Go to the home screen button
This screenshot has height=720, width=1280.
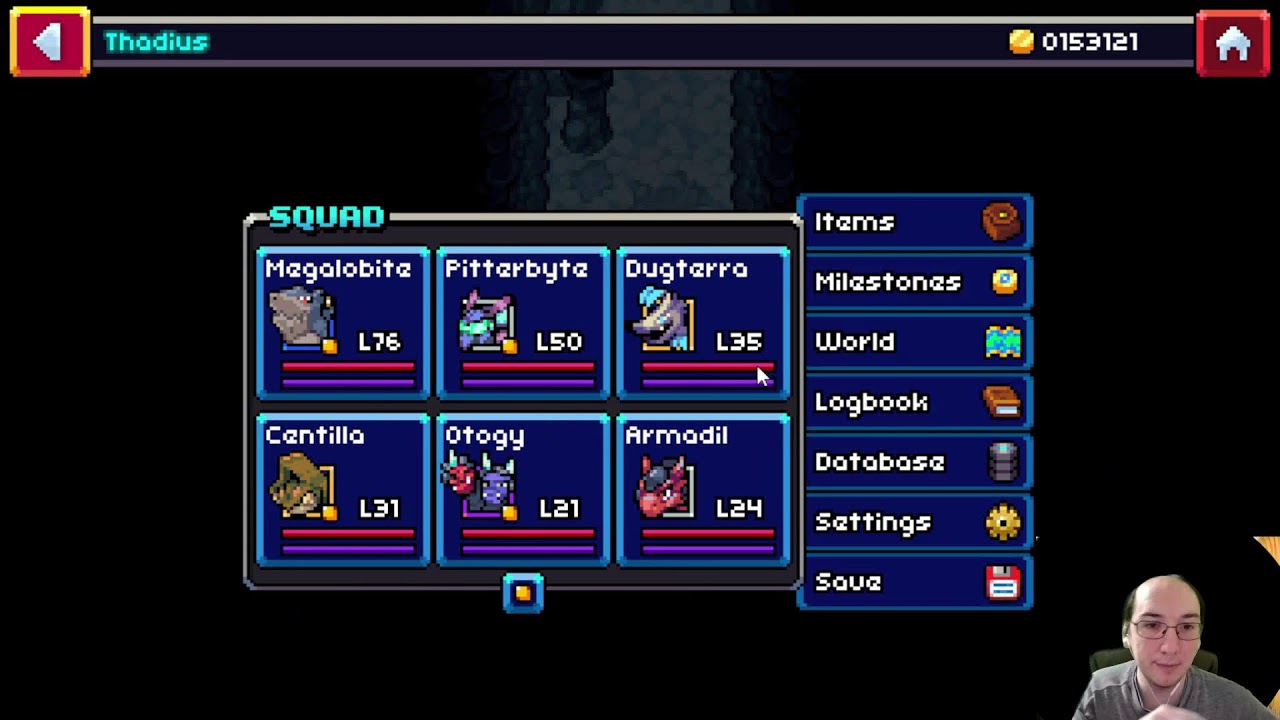(x=1233, y=42)
